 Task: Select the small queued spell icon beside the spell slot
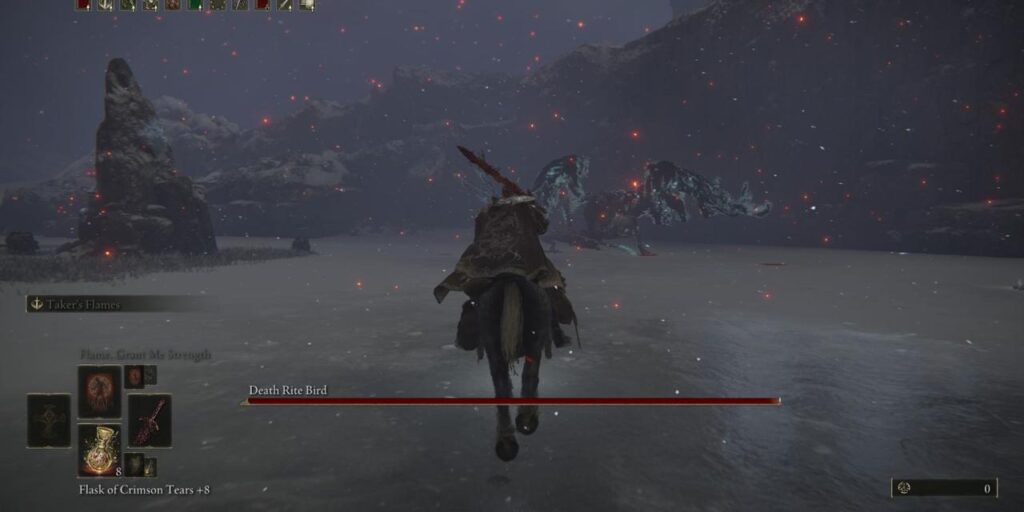pyautogui.click(x=134, y=376)
